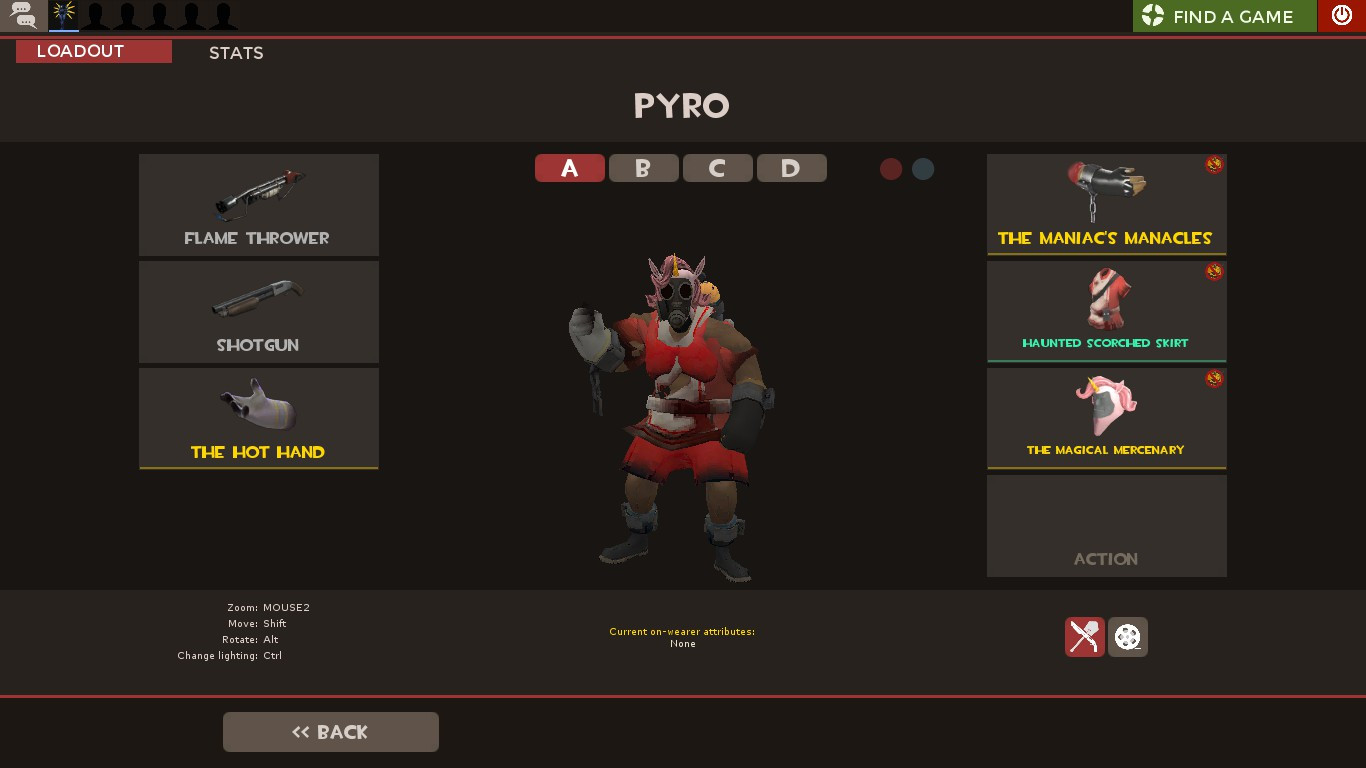Image resolution: width=1366 pixels, height=768 pixels.
Task: Click the fire effect icon on Maniac's Manacles
Action: (x=1214, y=166)
